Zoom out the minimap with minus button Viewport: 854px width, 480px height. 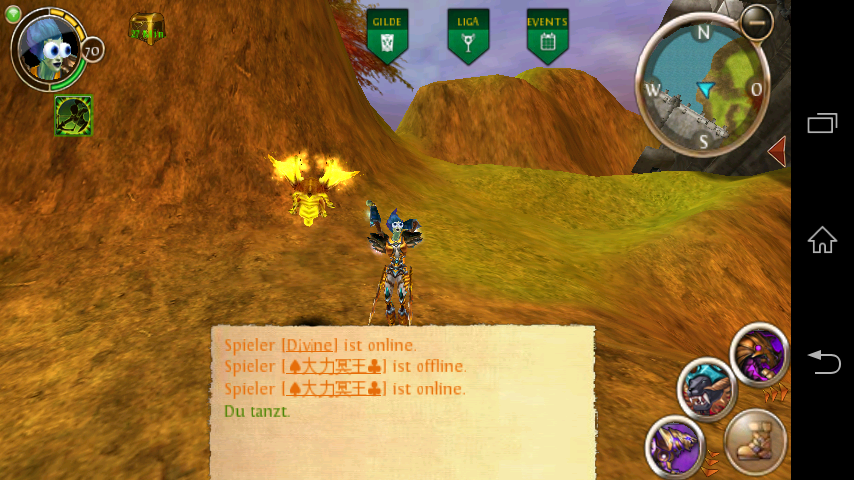pyautogui.click(x=756, y=21)
